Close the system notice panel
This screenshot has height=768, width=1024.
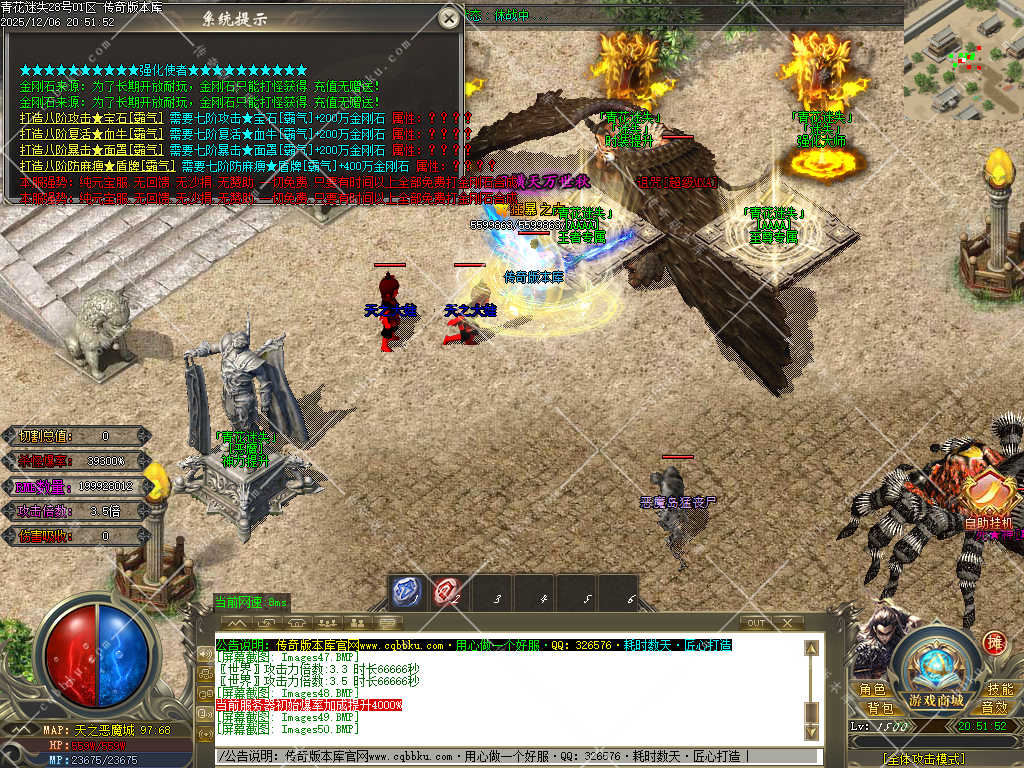click(450, 18)
